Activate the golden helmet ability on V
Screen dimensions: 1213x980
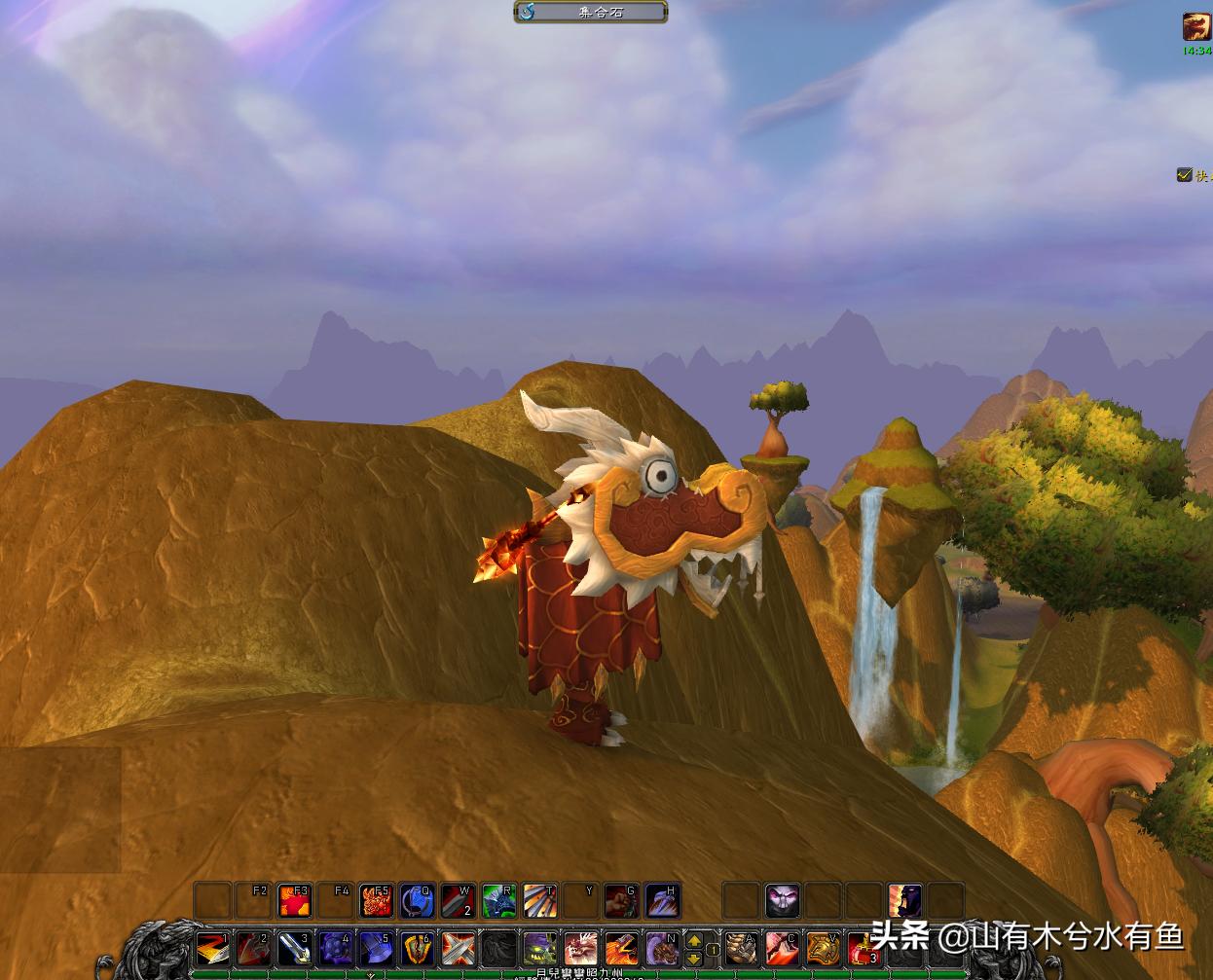[x=823, y=948]
